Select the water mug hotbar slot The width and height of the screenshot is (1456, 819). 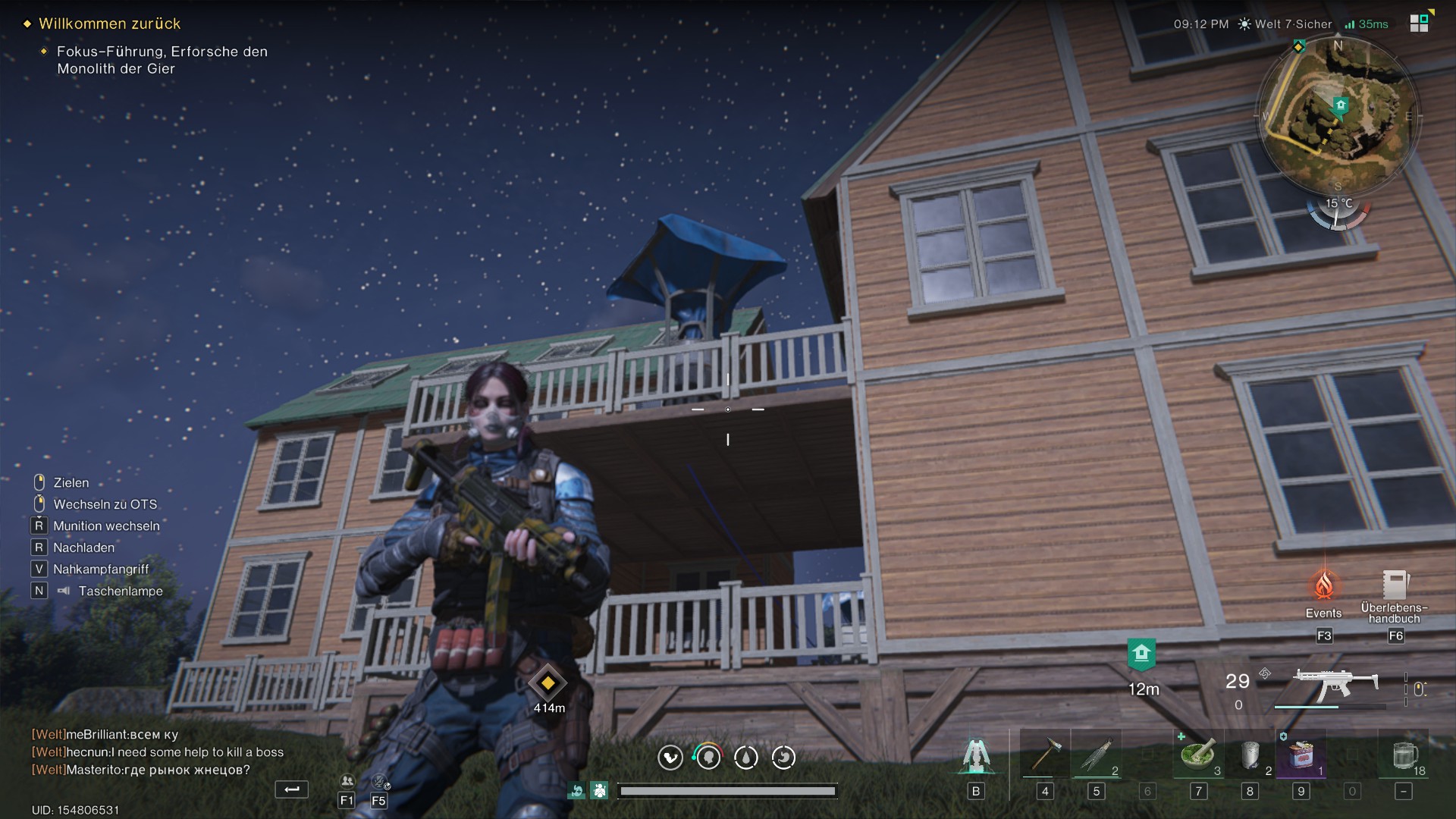1404,755
